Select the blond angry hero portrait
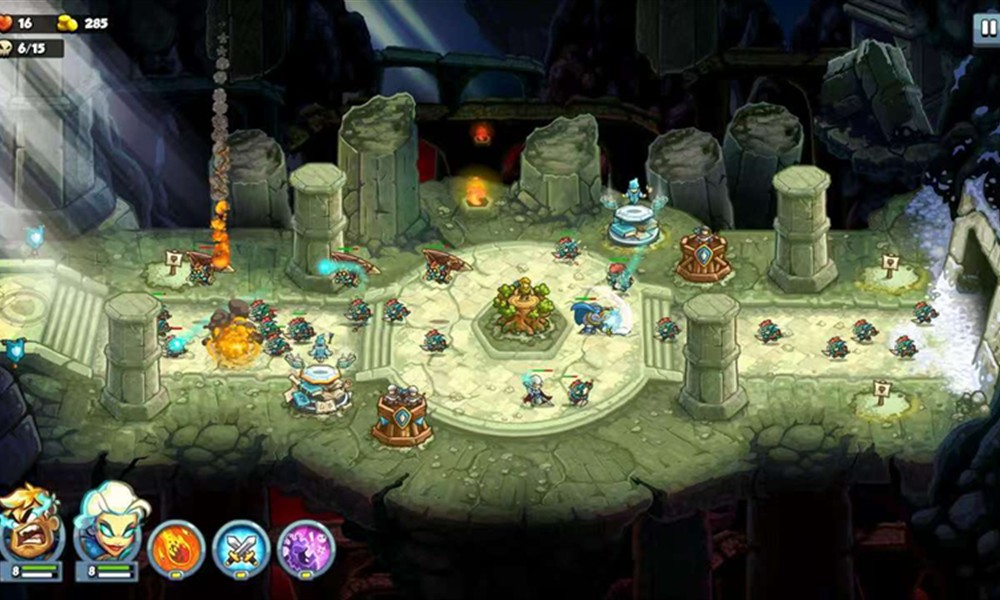The image size is (1000, 600). pos(30,525)
